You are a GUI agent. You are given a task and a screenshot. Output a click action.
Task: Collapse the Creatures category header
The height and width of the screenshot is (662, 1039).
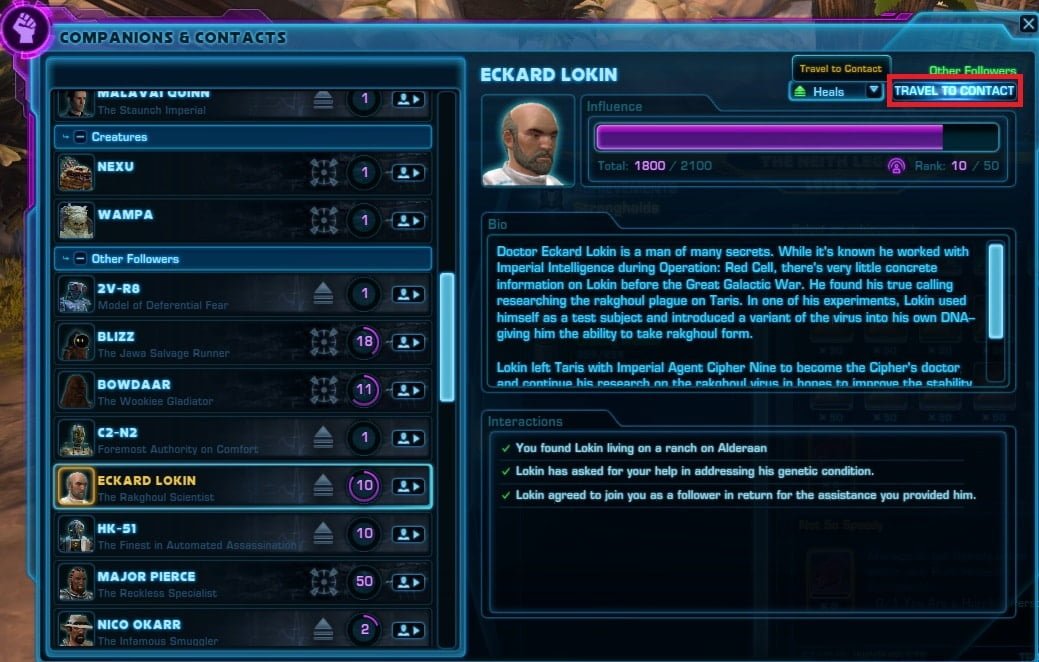(80, 137)
